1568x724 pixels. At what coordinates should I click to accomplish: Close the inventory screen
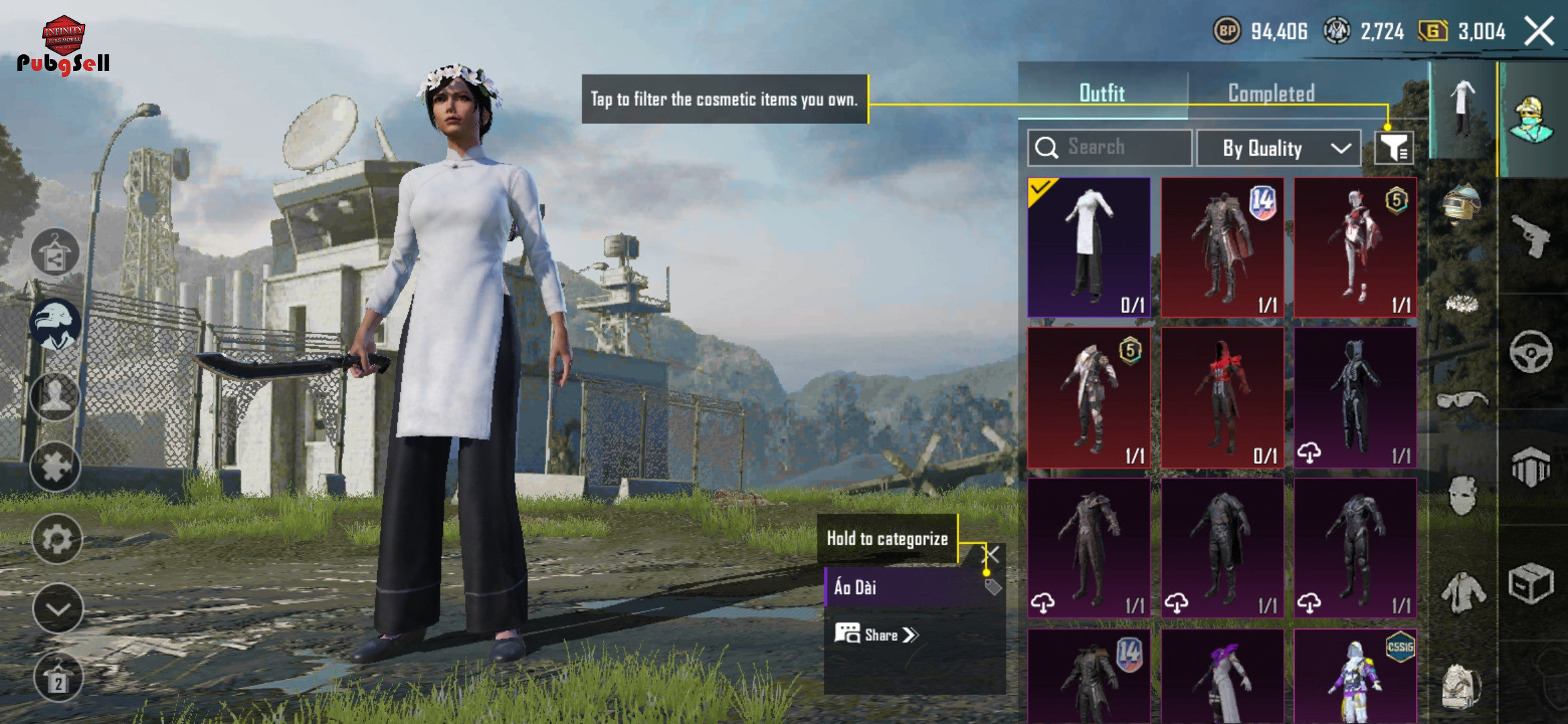pos(1539,32)
